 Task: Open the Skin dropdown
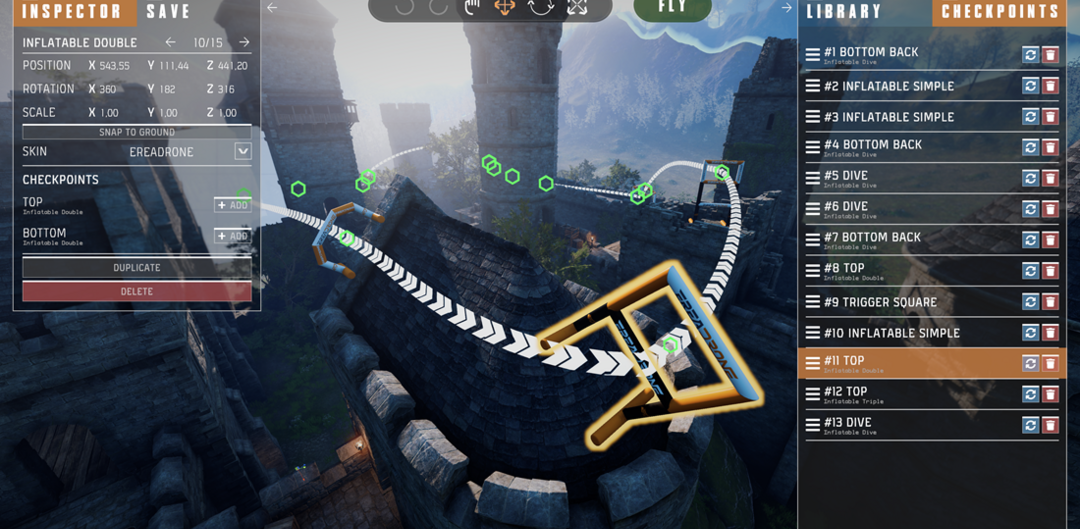pyautogui.click(x=242, y=152)
